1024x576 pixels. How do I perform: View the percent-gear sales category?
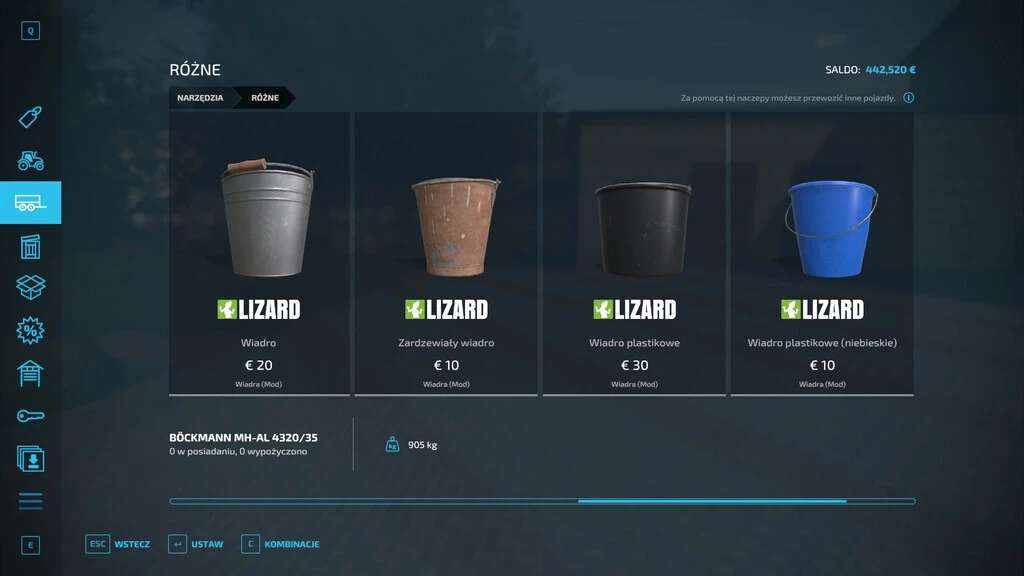point(30,330)
